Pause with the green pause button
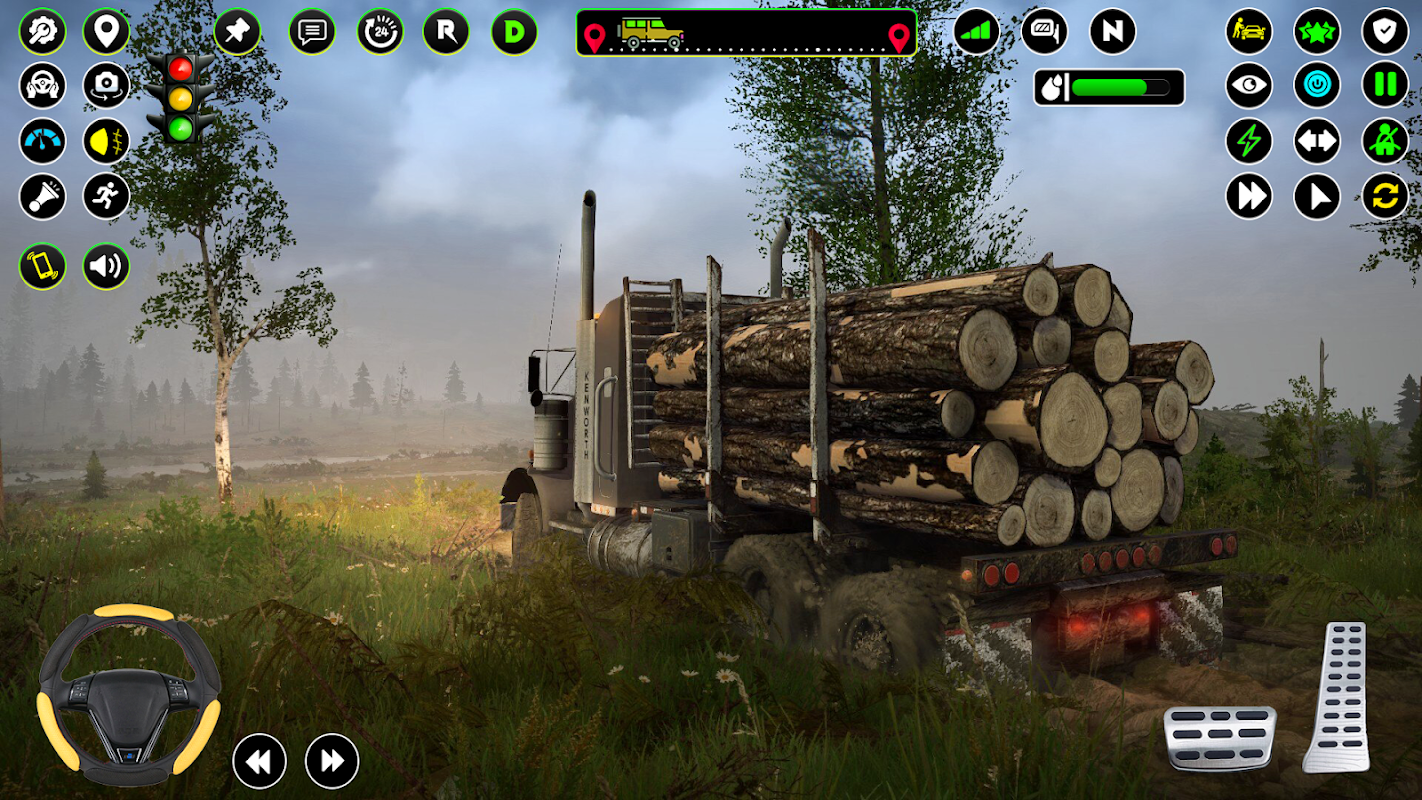This screenshot has width=1422, height=800. click(x=1385, y=86)
